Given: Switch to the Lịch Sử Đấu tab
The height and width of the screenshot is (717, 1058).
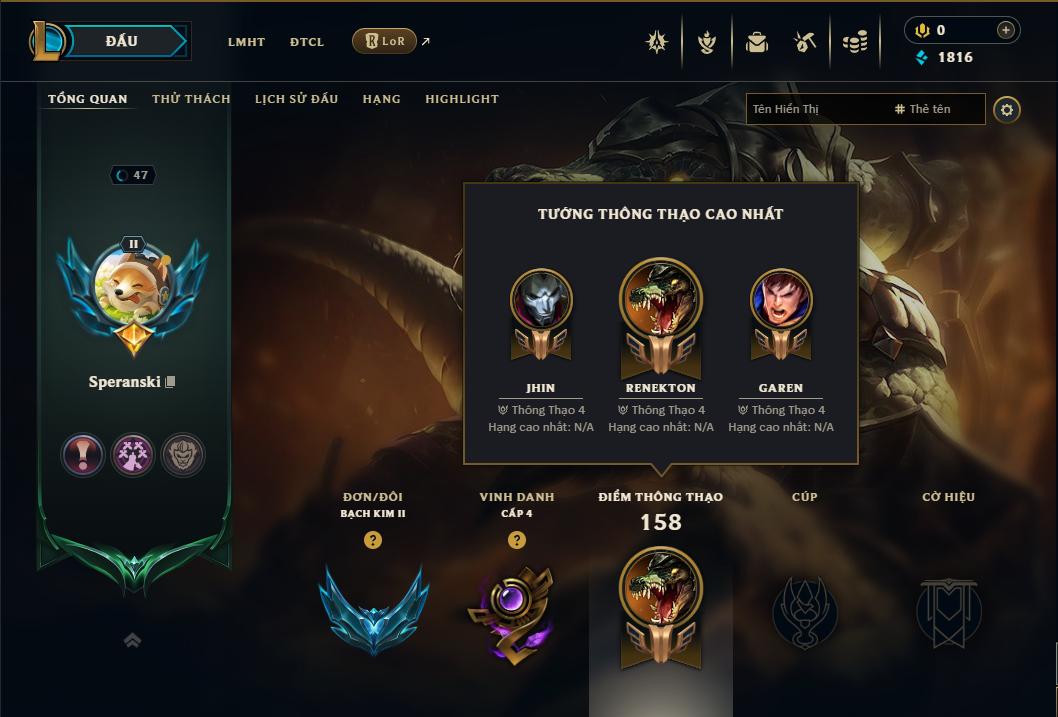Looking at the screenshot, I should (x=296, y=99).
